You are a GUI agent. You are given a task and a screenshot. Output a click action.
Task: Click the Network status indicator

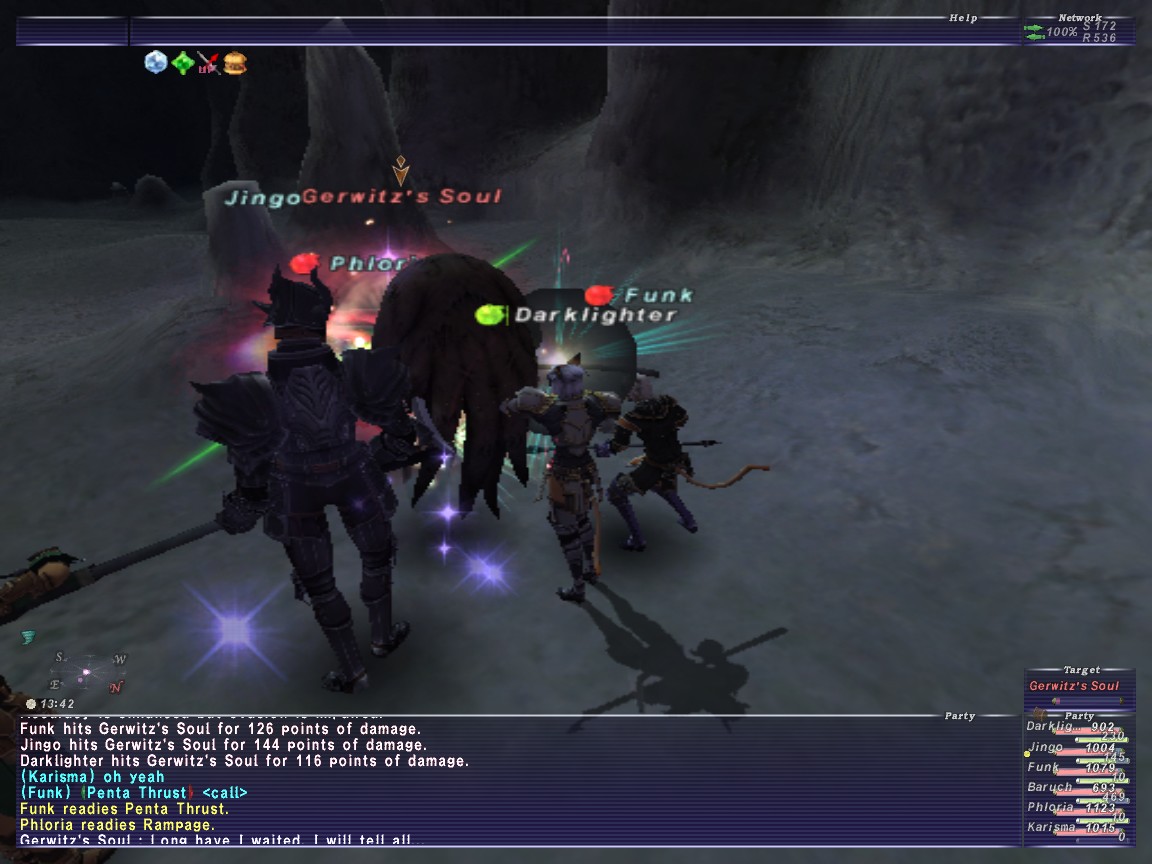(1078, 31)
